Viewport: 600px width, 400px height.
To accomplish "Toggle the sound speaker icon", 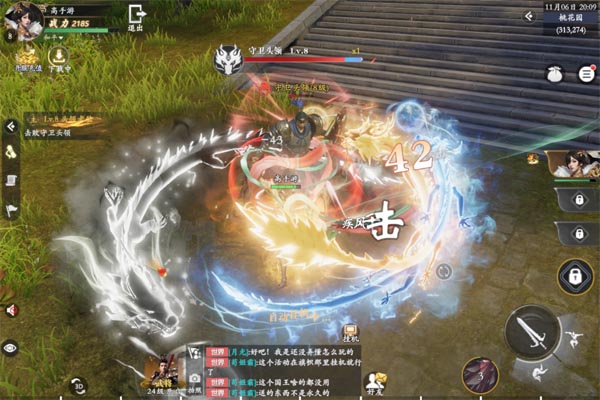I will pyautogui.click(x=11, y=310).
